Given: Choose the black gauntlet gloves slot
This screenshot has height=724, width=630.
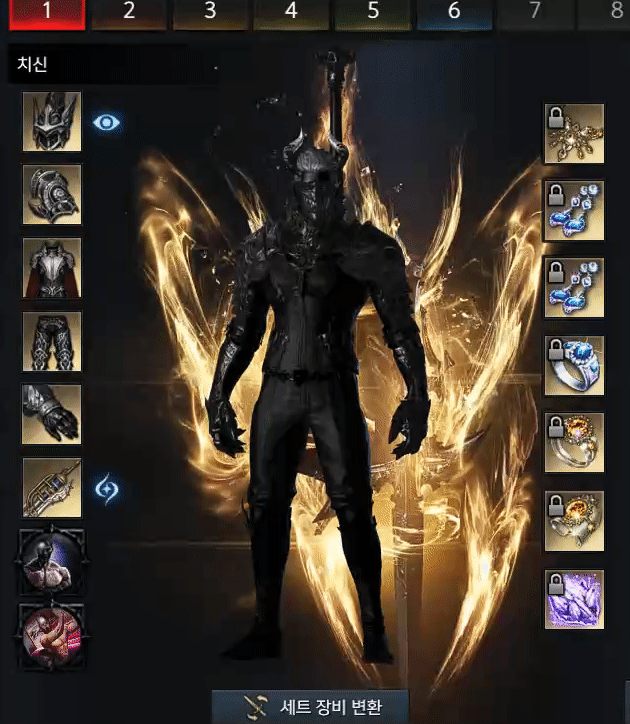Looking at the screenshot, I should click(52, 414).
